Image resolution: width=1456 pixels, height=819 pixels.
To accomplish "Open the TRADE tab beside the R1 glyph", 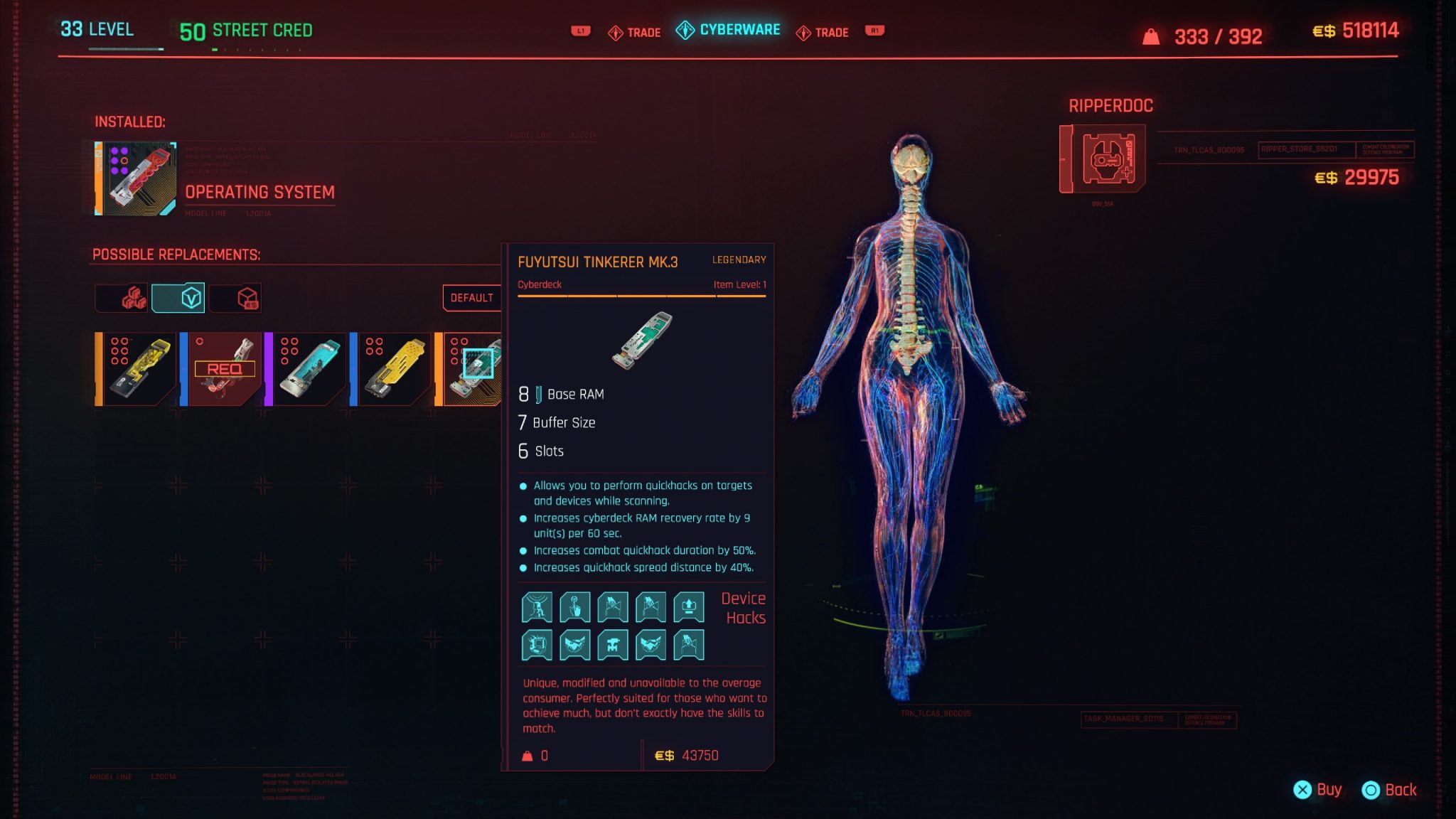I will [823, 33].
